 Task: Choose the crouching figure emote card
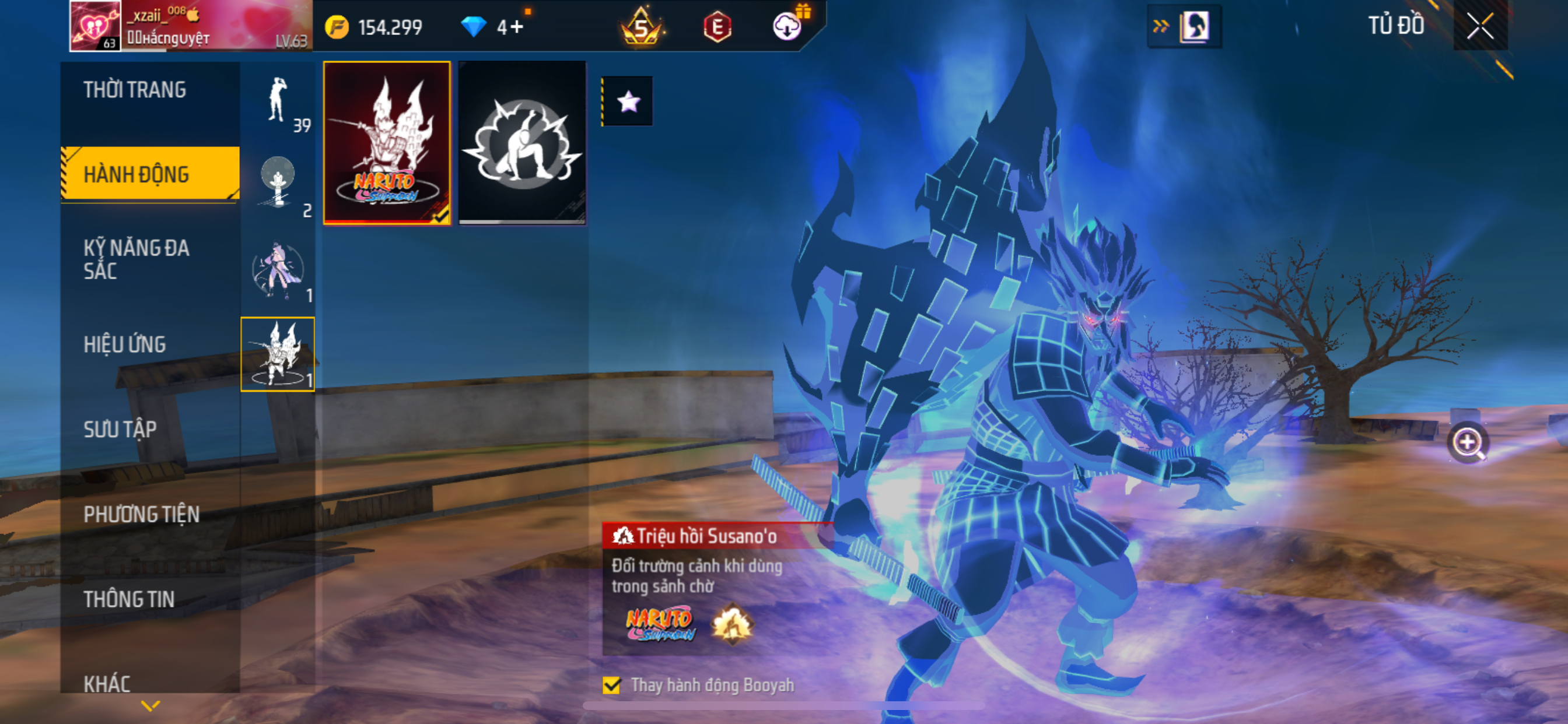(x=522, y=143)
